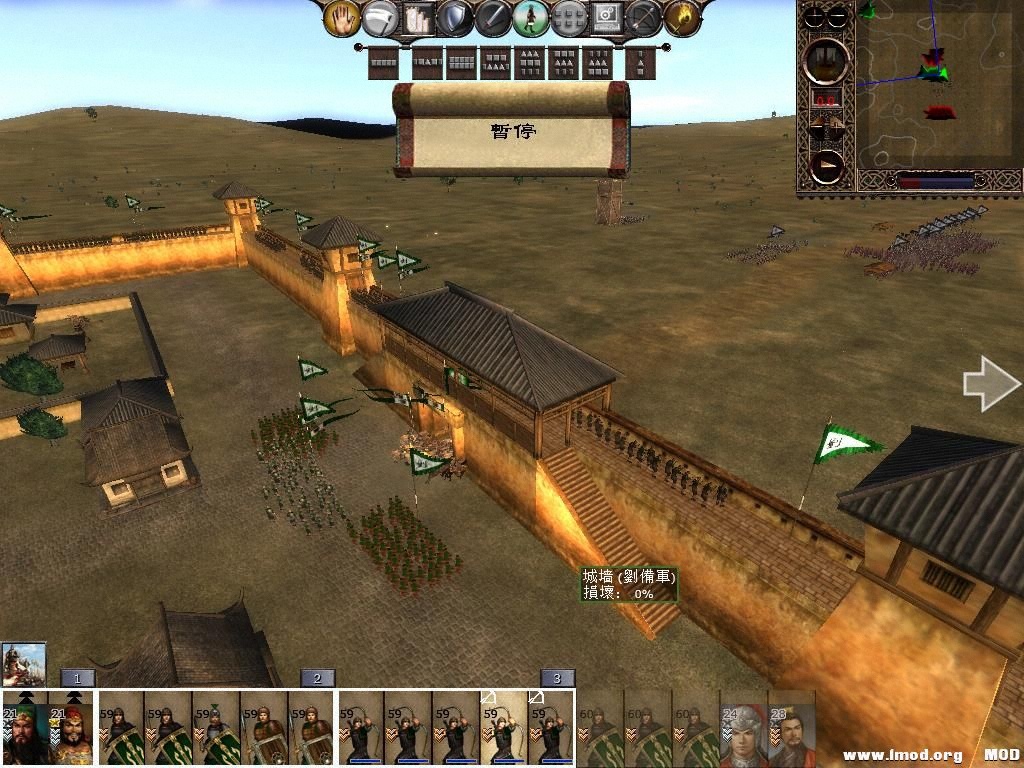Image resolution: width=1024 pixels, height=768 pixels.
Task: Click the large right arrow on screen edge
Action: [991, 384]
